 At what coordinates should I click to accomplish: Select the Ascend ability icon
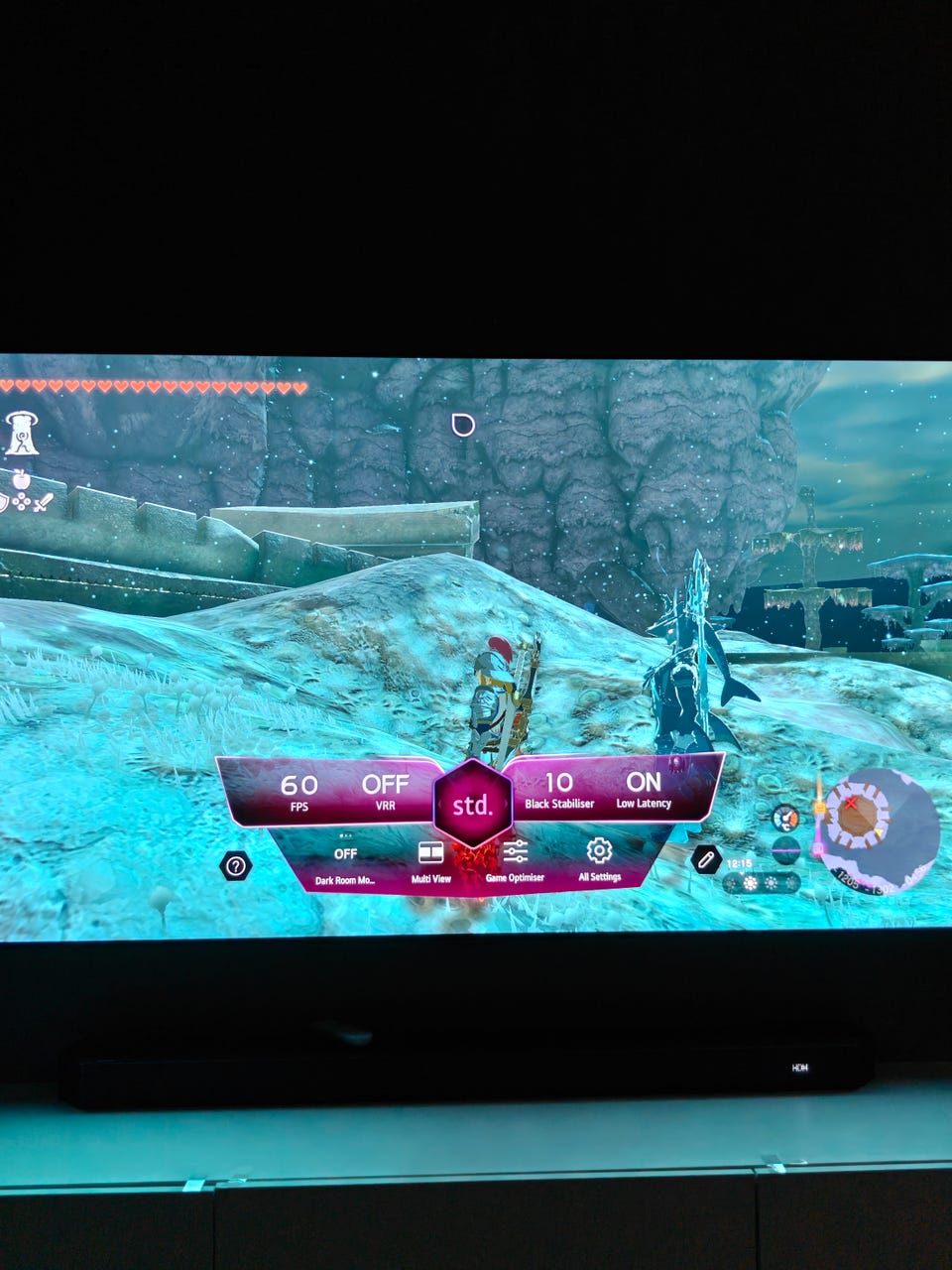click(21, 435)
